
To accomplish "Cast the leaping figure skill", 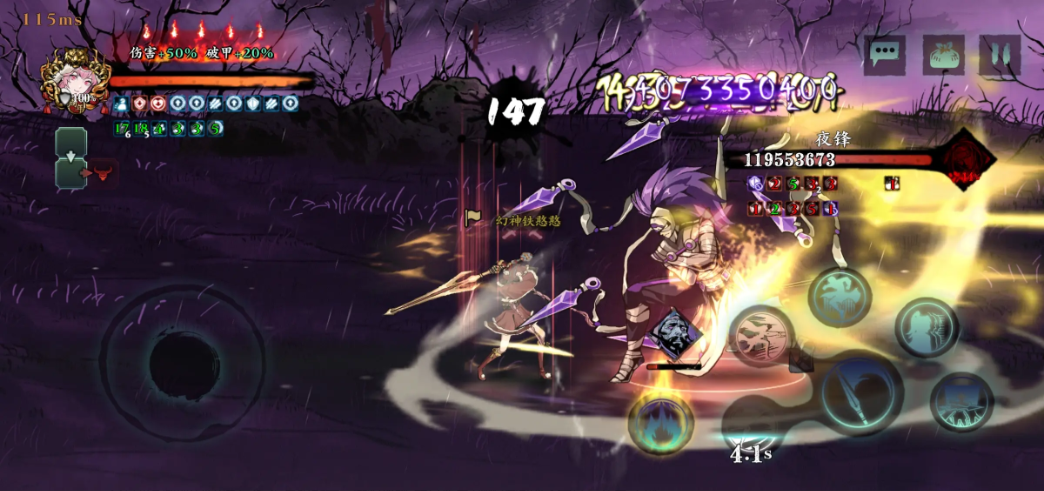I will point(838,297).
